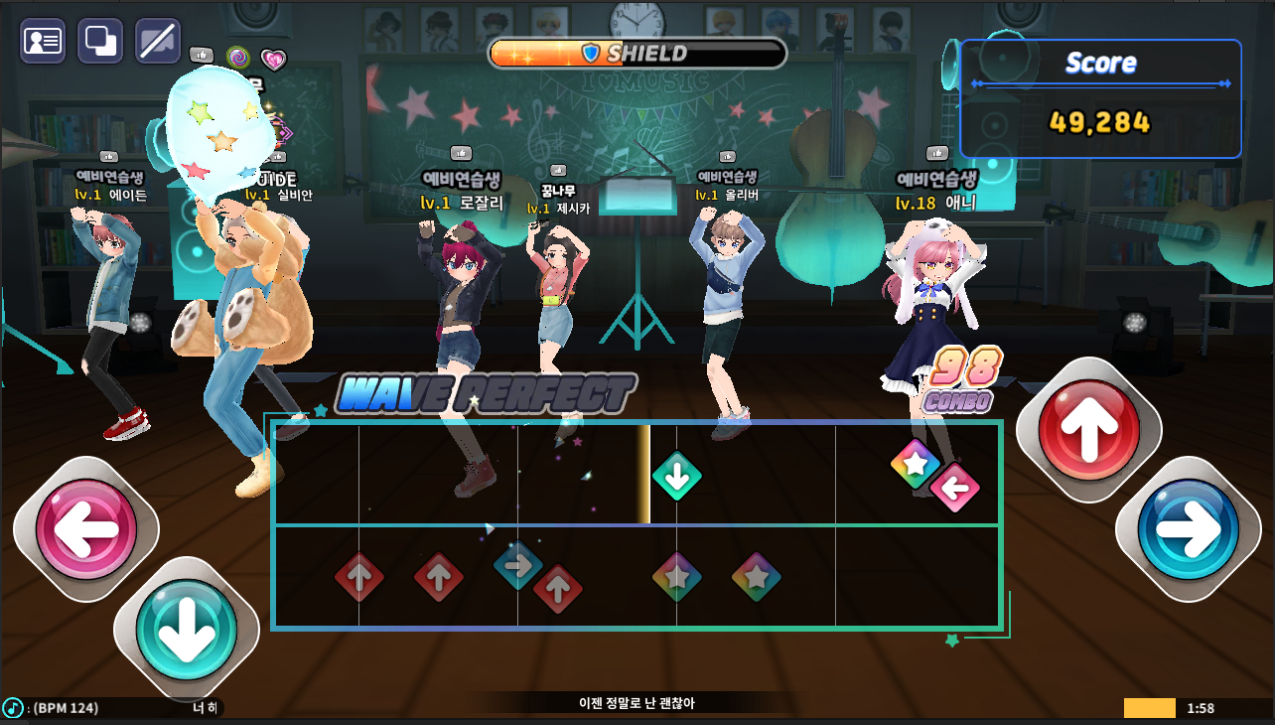The image size is (1275, 725).
Task: Hit the teal down arrow button
Action: [185, 630]
